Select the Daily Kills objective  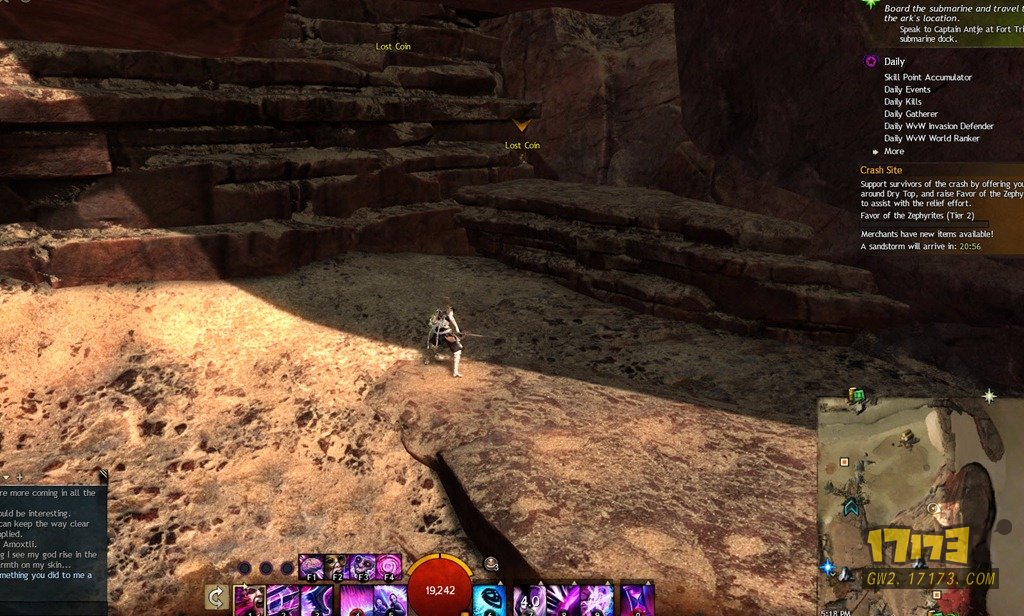[x=903, y=102]
